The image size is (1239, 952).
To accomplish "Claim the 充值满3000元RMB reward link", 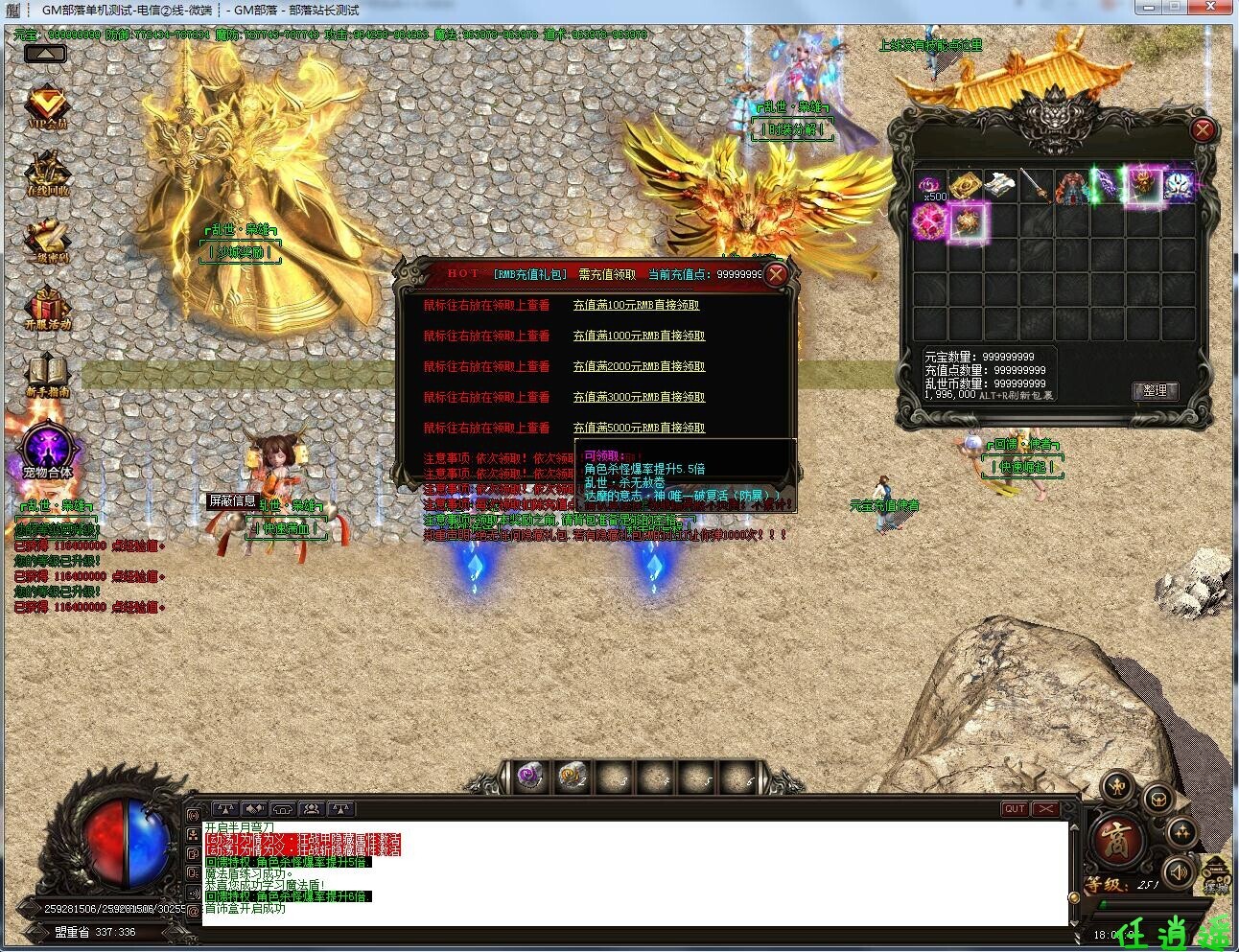I will pos(639,397).
